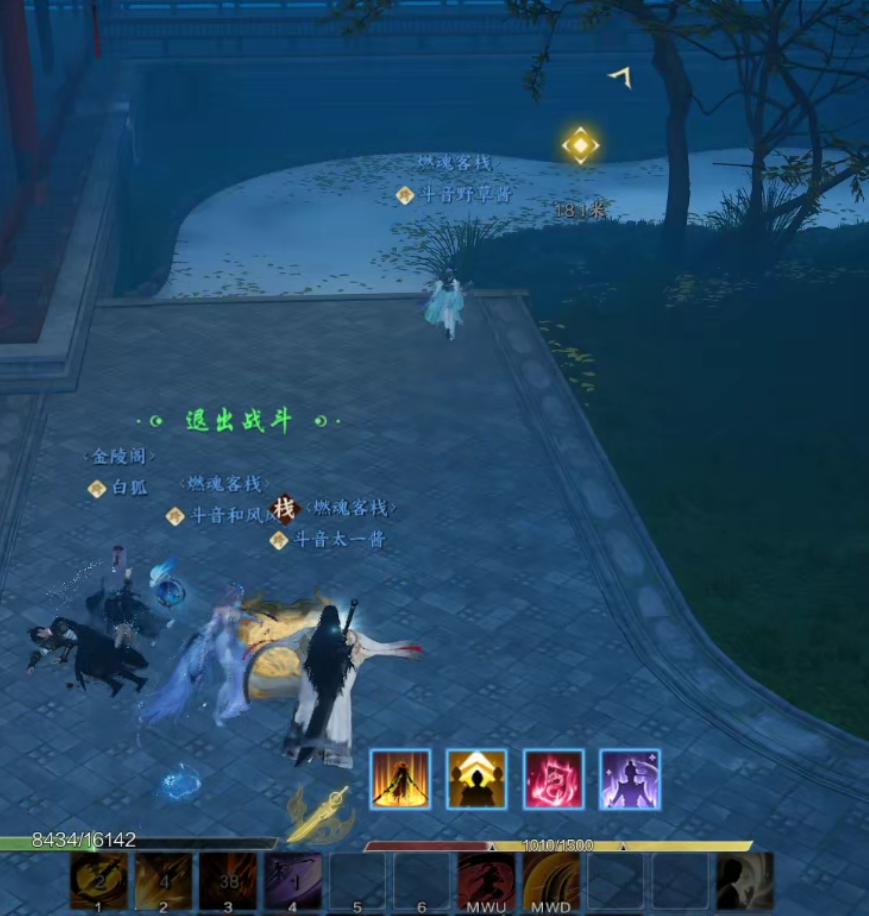
Task: Trigger the red flaming dragon skill
Action: click(553, 779)
